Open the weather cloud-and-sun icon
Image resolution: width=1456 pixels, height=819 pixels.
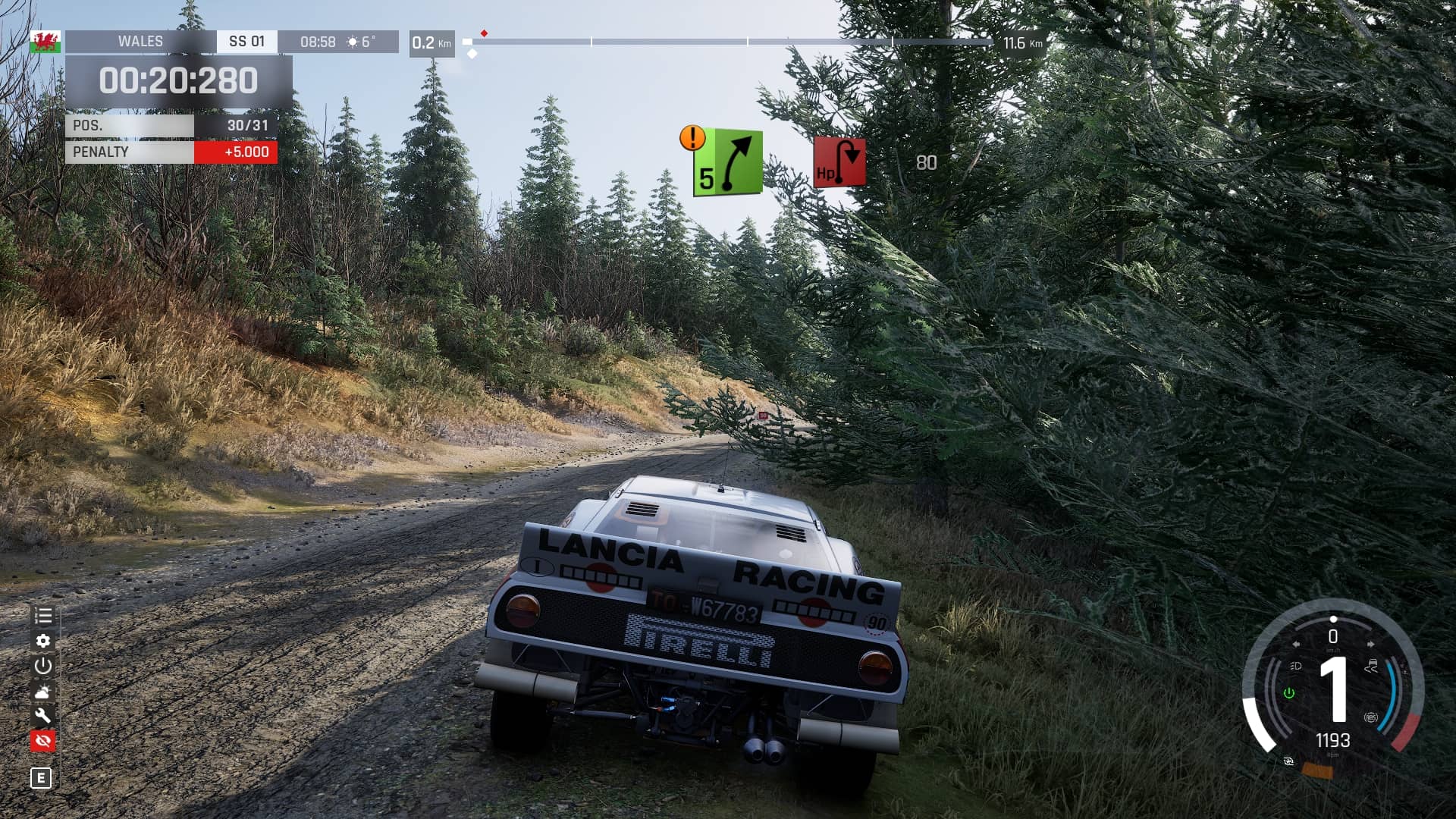click(43, 691)
